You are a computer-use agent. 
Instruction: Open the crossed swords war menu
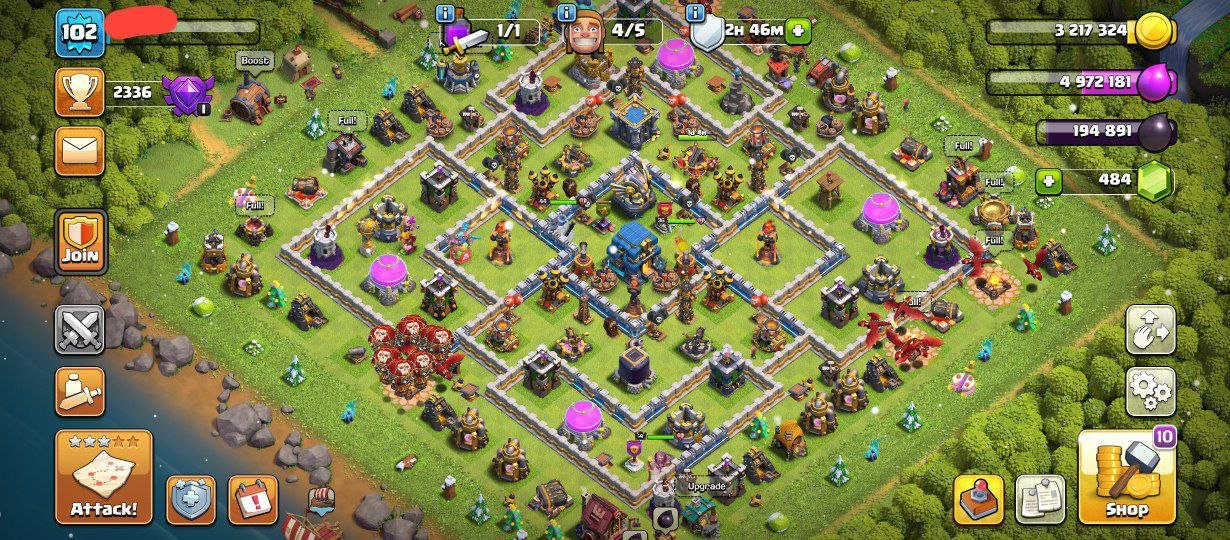click(x=80, y=330)
